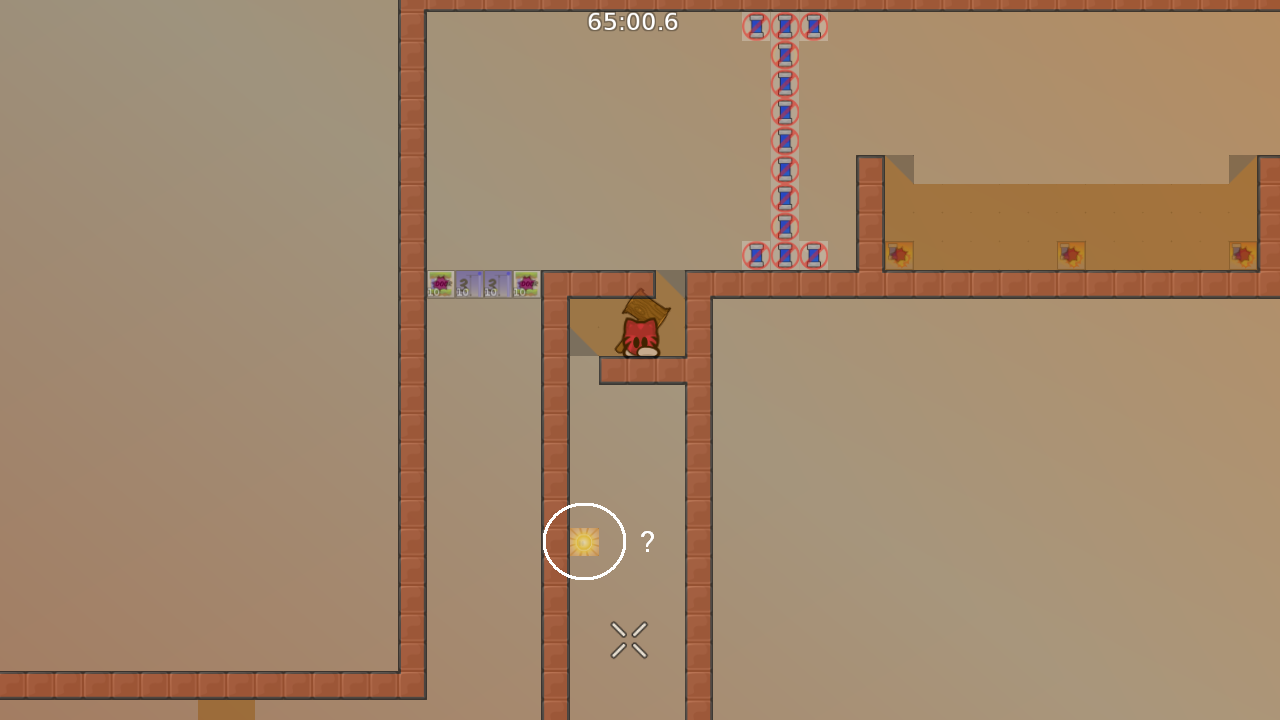Click the second purple 3/10 counter tile

[497, 284]
